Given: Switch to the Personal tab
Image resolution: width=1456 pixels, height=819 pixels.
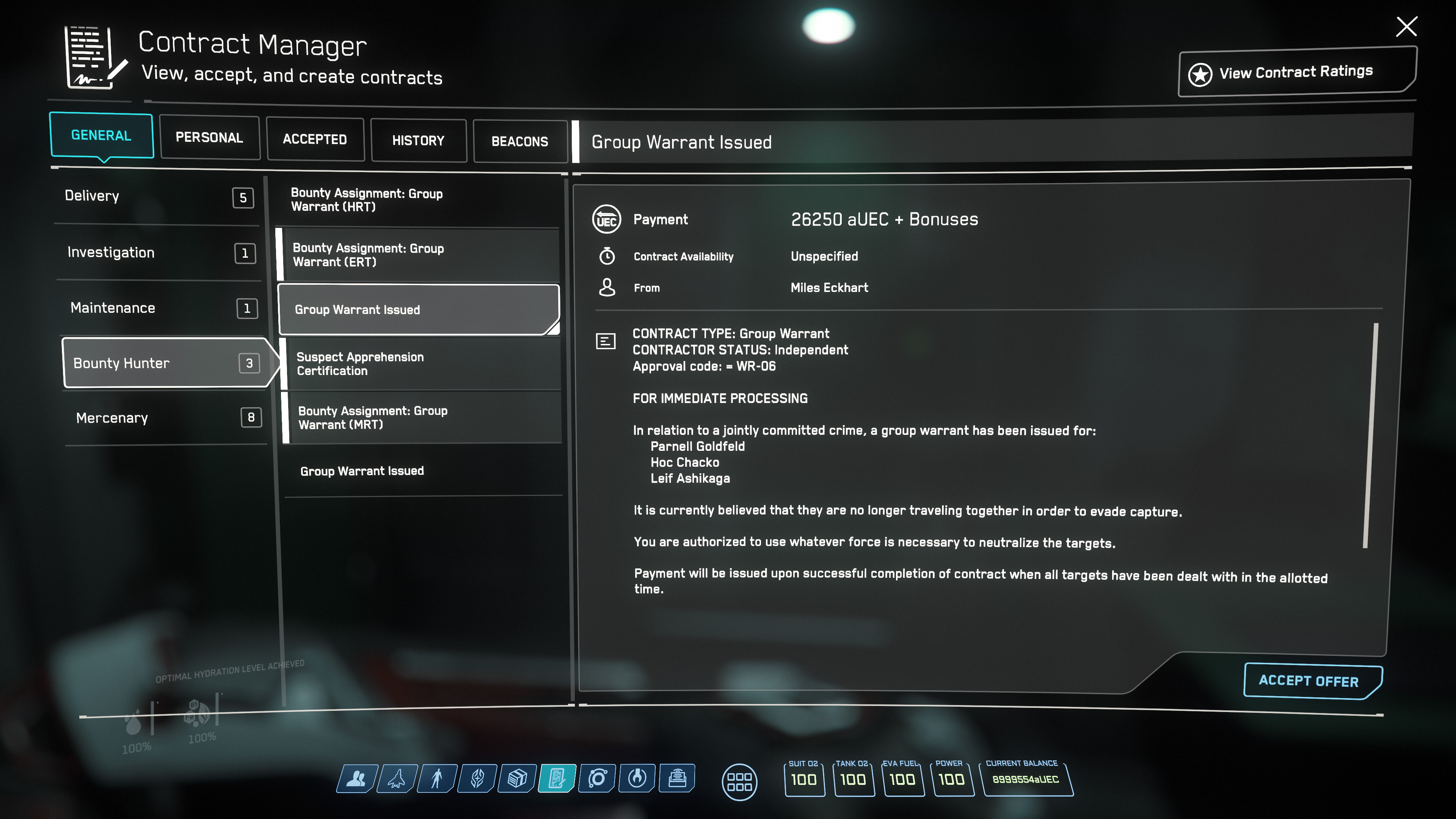Looking at the screenshot, I should tap(209, 137).
